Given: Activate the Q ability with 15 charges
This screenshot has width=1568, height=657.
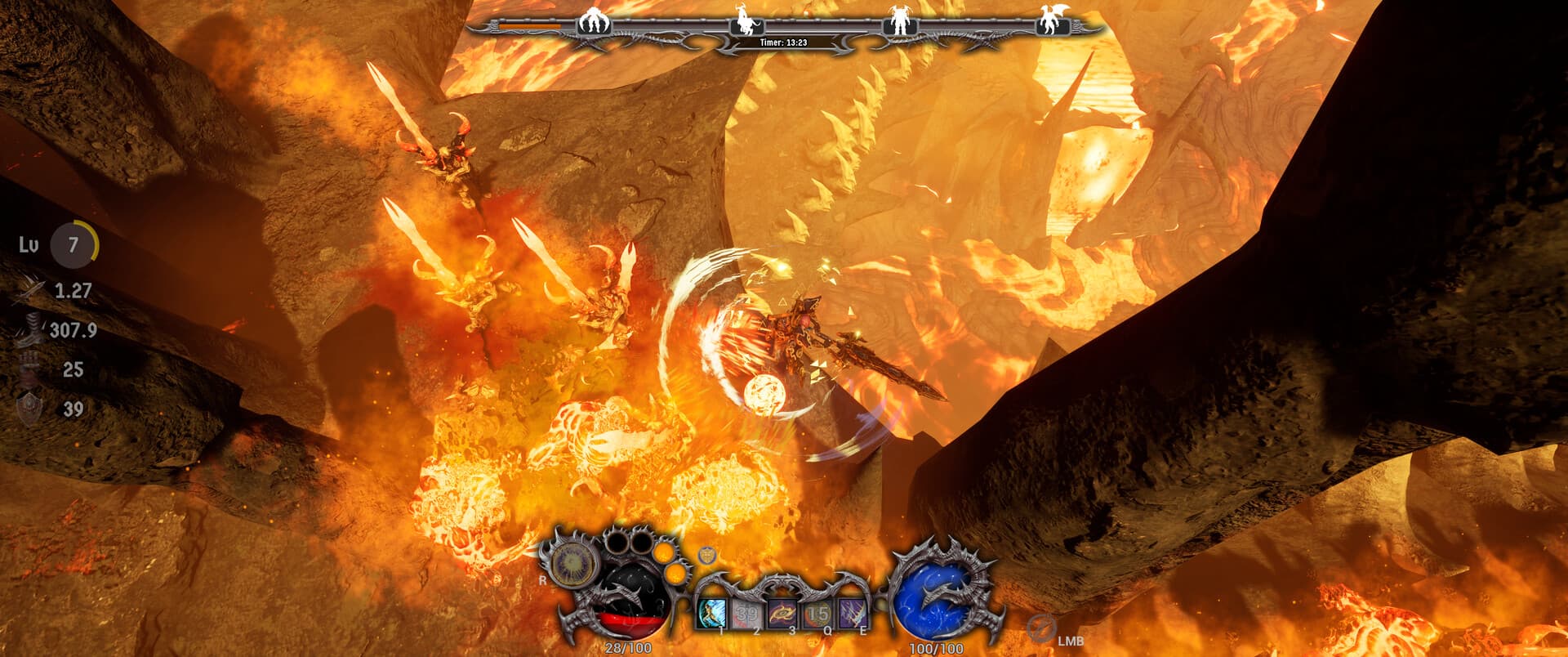Looking at the screenshot, I should pos(817,613).
